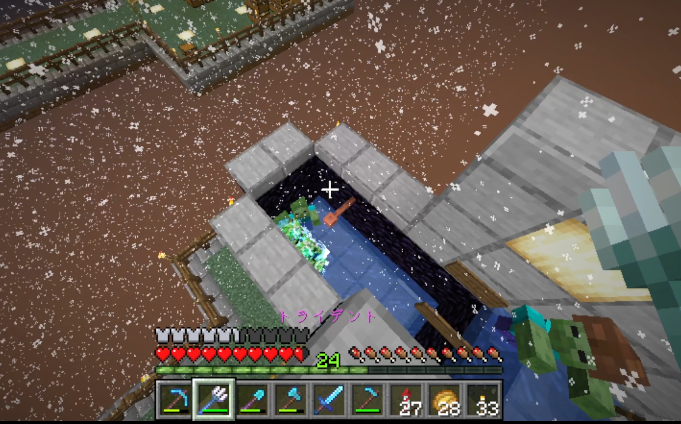Select the diamond shovel slot
Viewport: 681px width, 424px height.
(252, 400)
